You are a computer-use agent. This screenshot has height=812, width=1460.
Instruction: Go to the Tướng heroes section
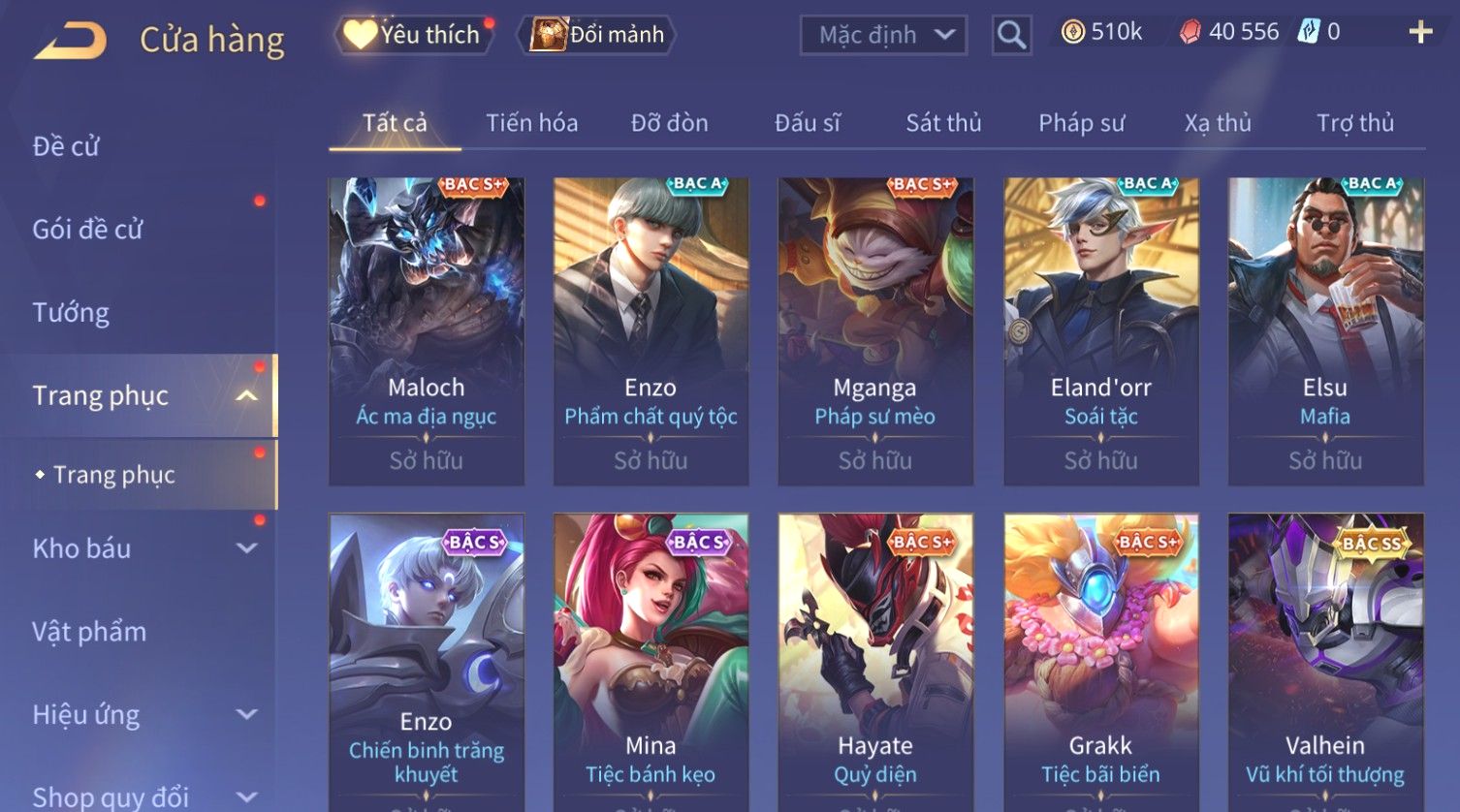(x=71, y=313)
